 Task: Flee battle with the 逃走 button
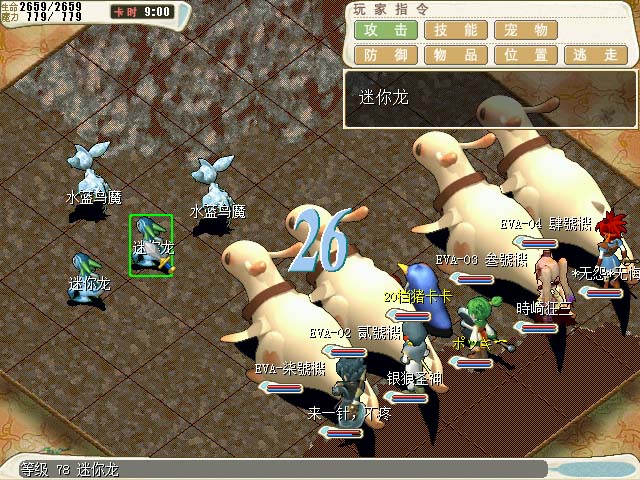(x=596, y=56)
